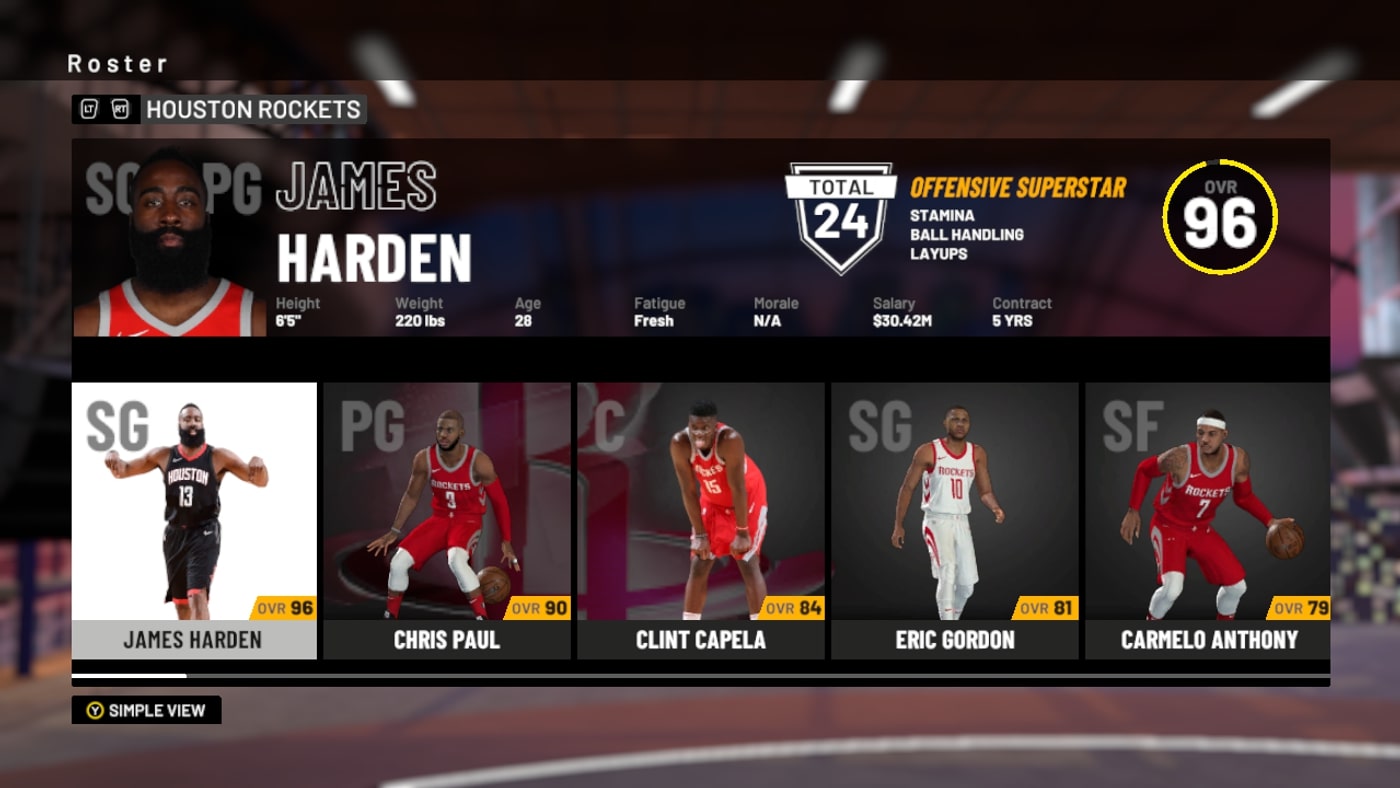
Task: Click the LT trigger icon for previous team
Action: 89,110
